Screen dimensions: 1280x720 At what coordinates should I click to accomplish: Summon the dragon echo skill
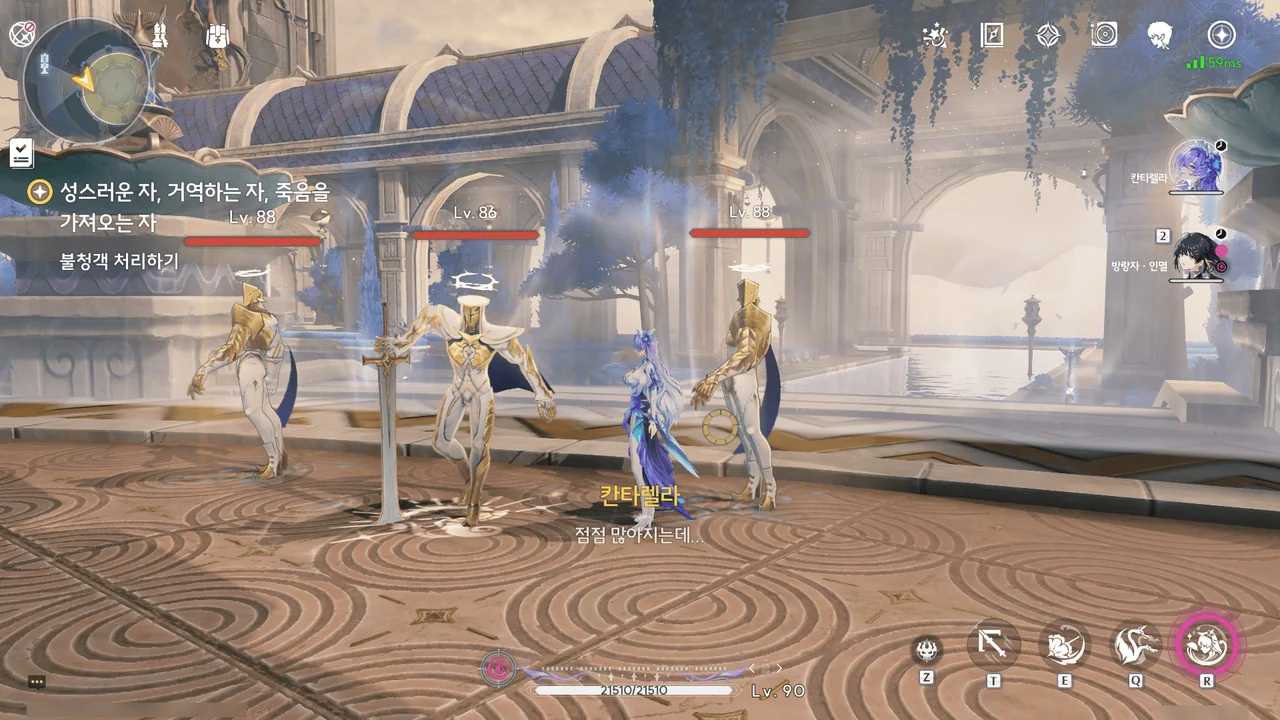click(x=1136, y=646)
